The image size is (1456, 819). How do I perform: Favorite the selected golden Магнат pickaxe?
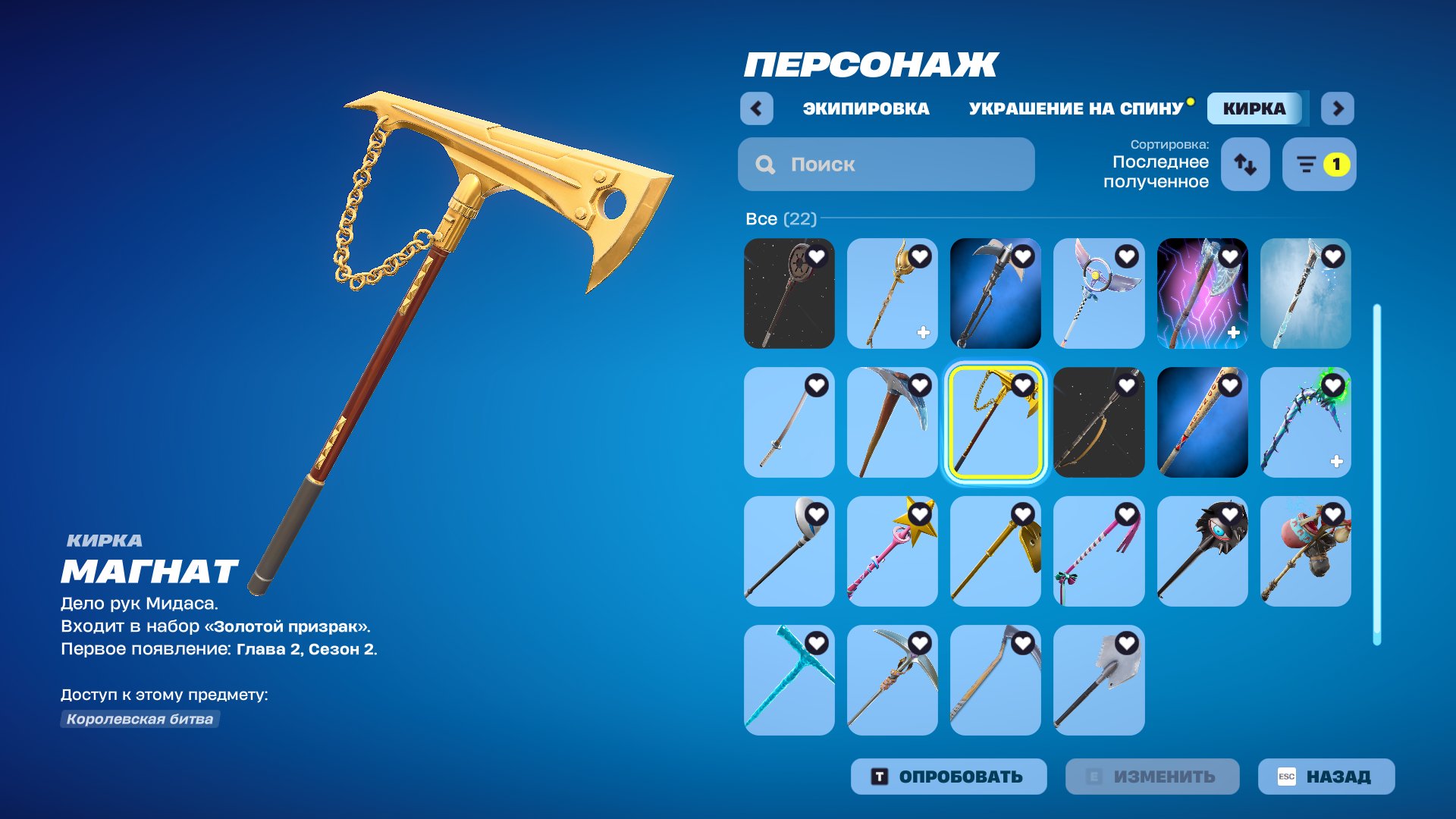(x=1023, y=385)
